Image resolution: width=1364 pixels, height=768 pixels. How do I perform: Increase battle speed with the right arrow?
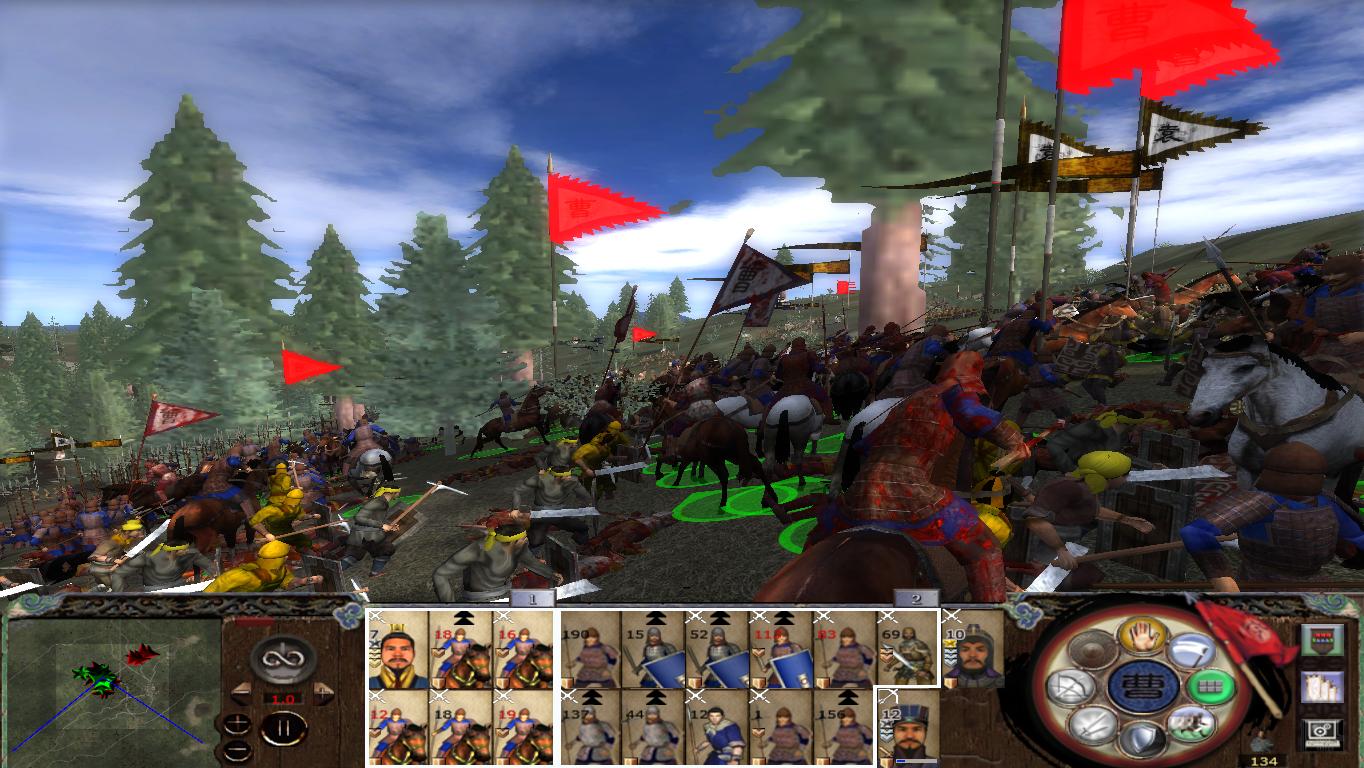coord(322,693)
